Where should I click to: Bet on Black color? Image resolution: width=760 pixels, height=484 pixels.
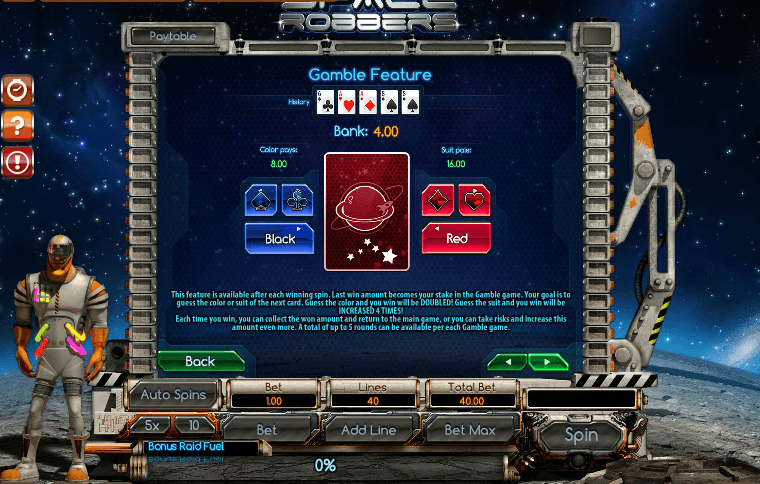coord(280,239)
